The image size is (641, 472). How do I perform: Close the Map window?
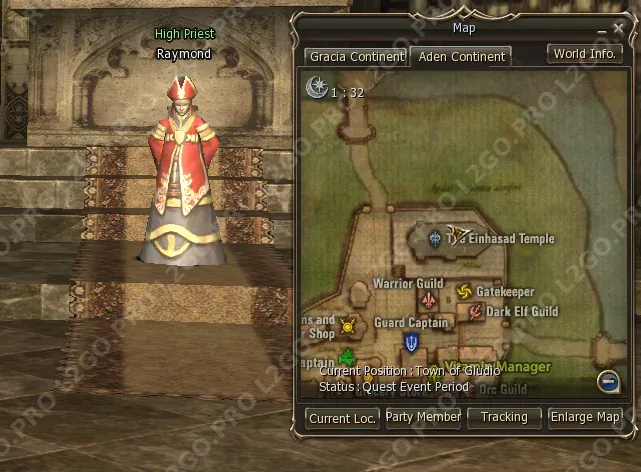click(617, 29)
